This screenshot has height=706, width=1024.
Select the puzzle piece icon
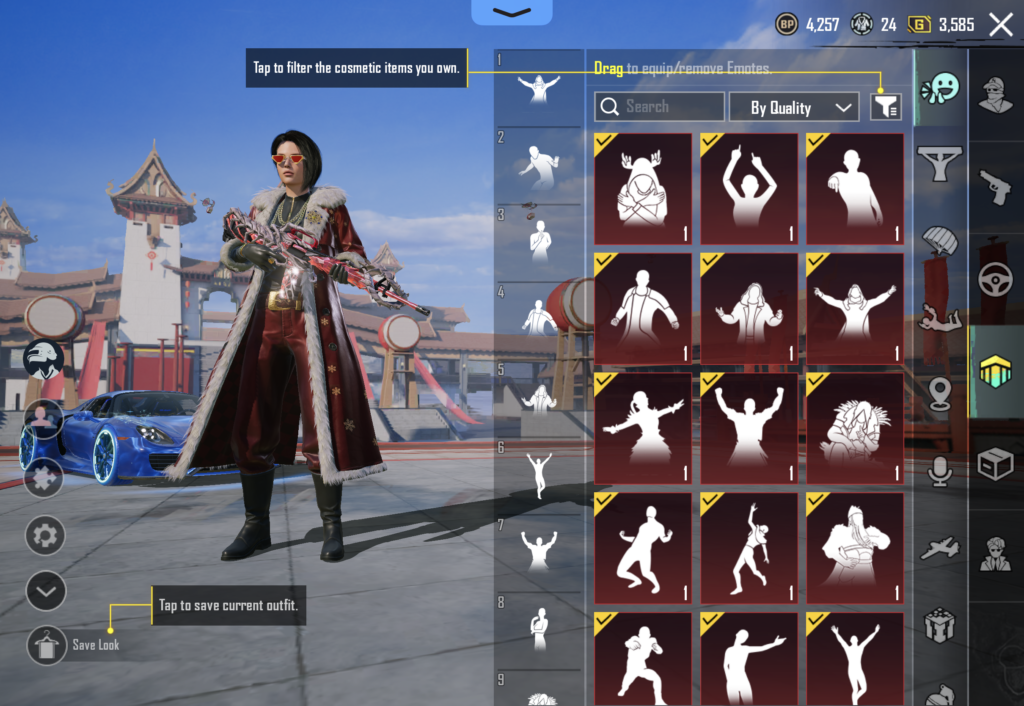tap(45, 477)
